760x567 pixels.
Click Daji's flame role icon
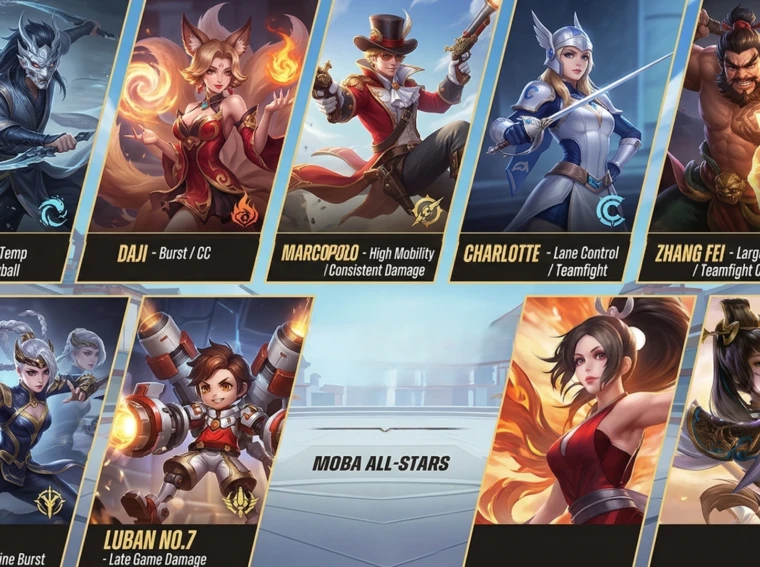(x=246, y=212)
